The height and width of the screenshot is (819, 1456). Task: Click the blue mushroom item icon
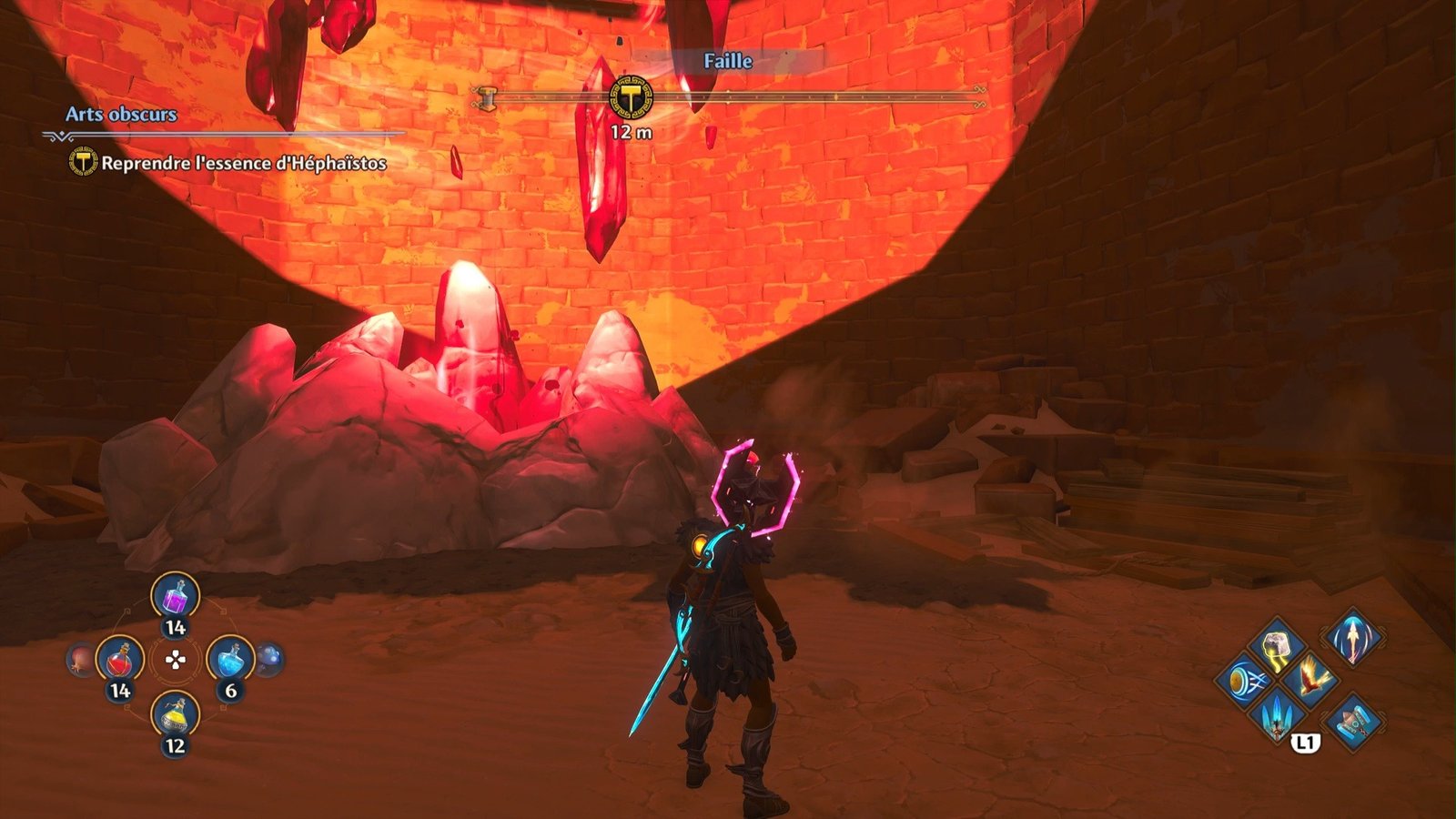pos(270,658)
